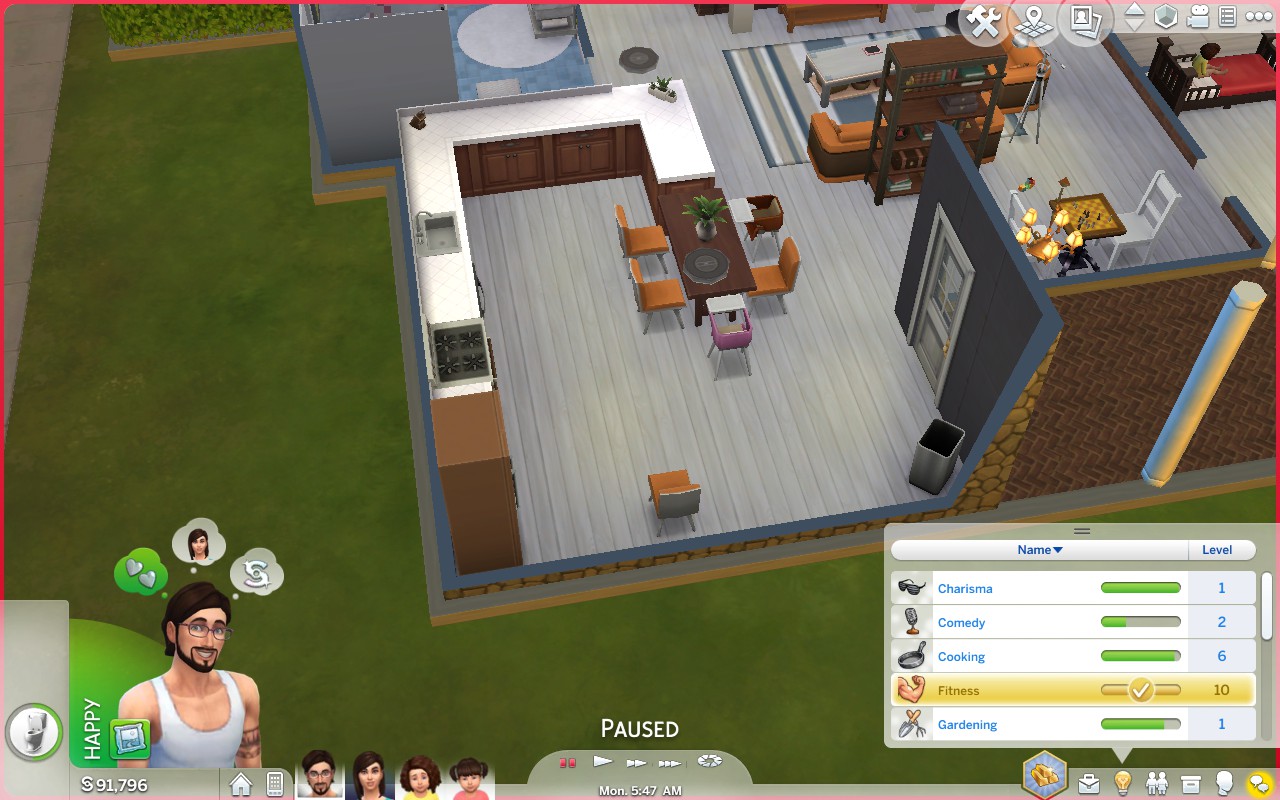Open the game options list menu
Screen dimensions: 1280x800
click(1228, 16)
